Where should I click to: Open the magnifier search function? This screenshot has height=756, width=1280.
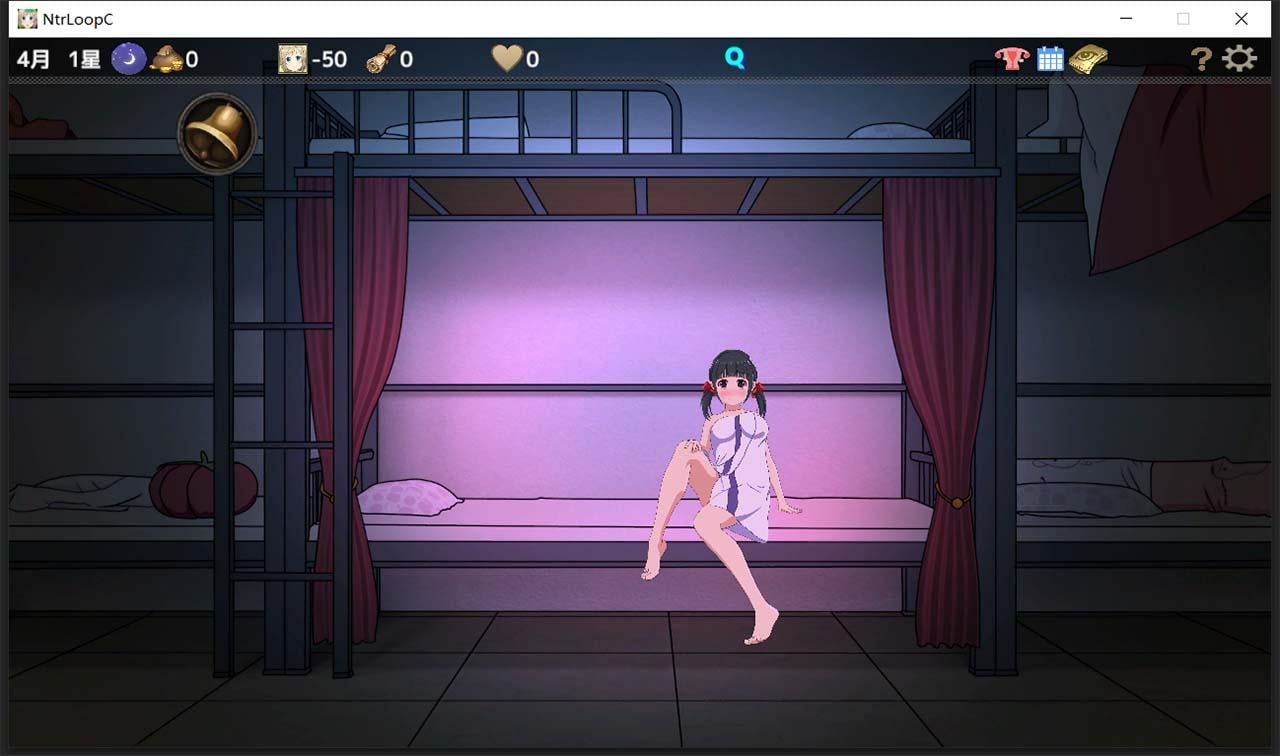coord(735,58)
